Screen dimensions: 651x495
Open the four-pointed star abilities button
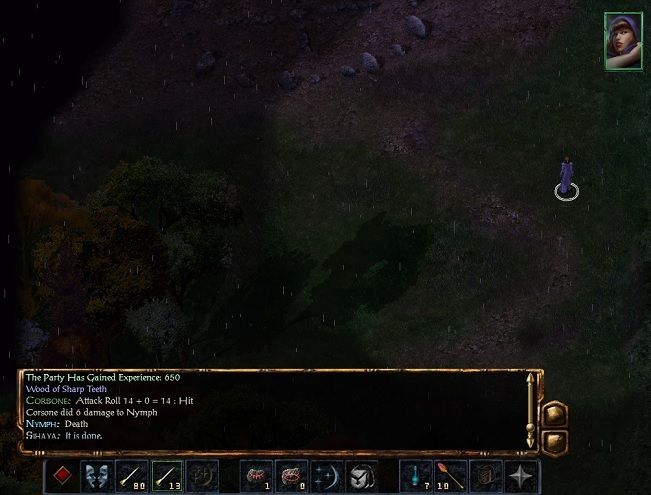(521, 476)
